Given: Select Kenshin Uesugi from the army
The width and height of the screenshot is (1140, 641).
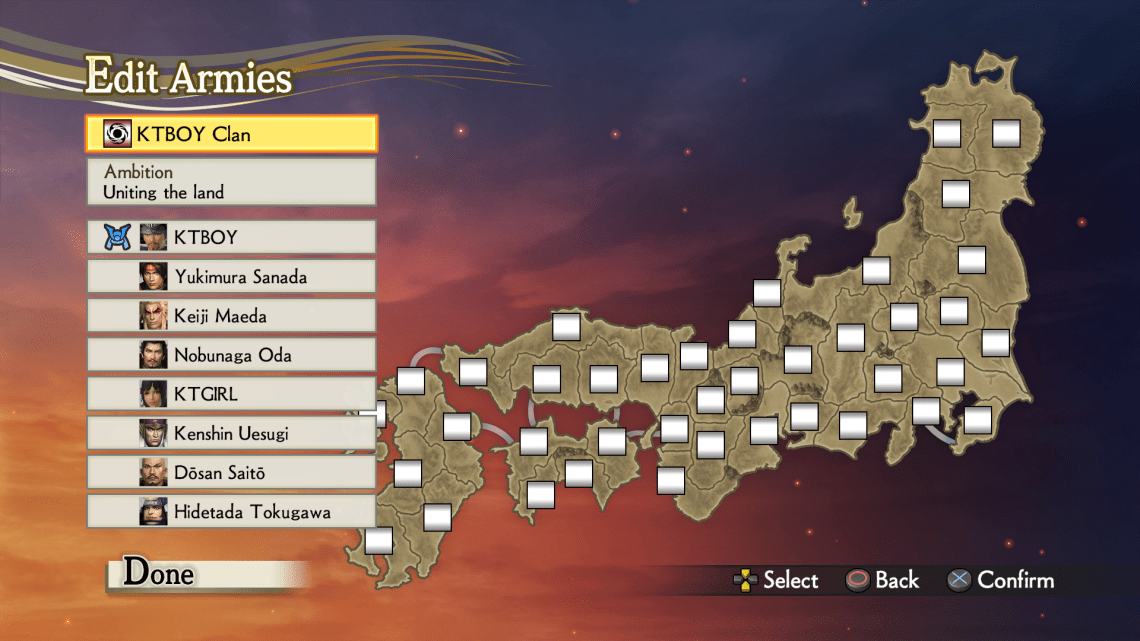Looking at the screenshot, I should [x=231, y=433].
